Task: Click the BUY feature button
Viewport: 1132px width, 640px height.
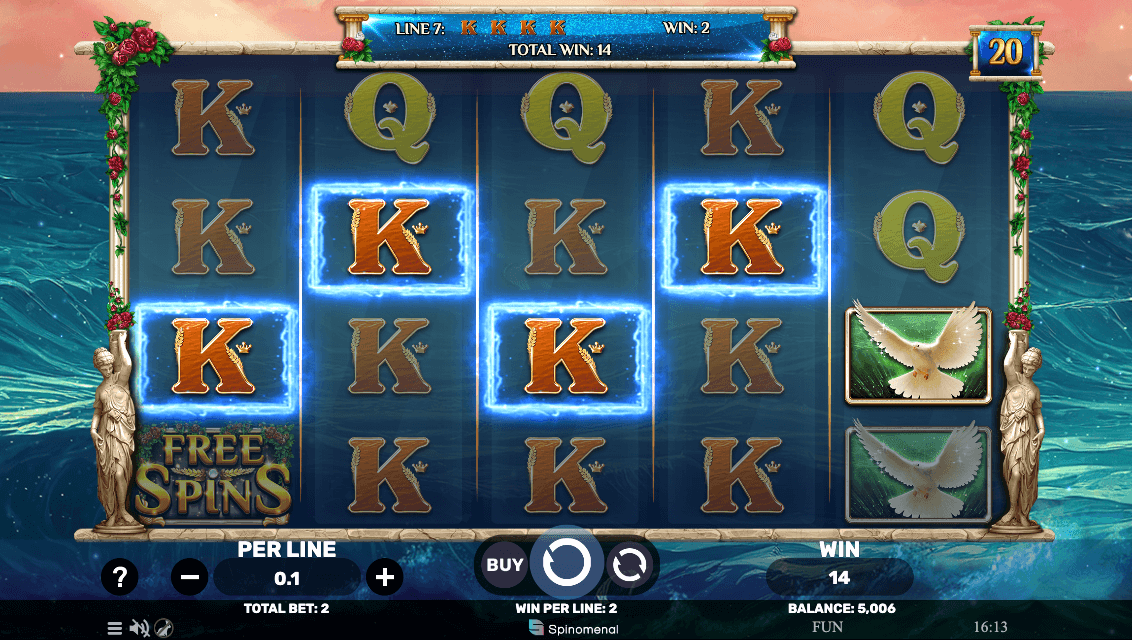Action: (505, 565)
